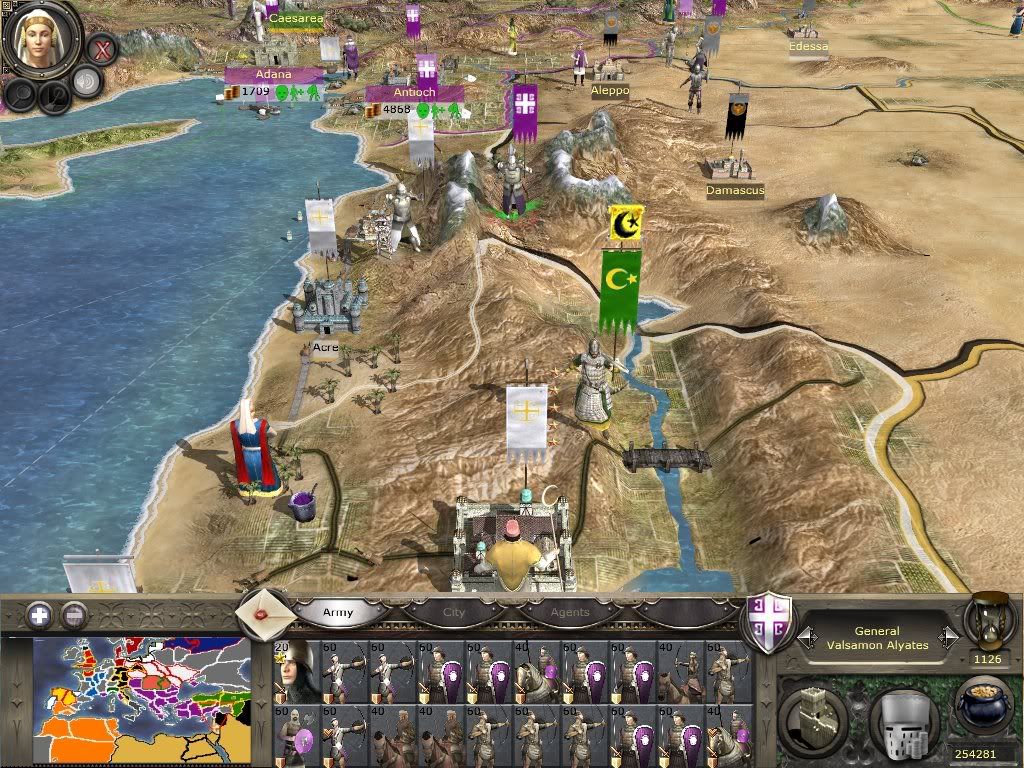The image size is (1024, 768).
Task: Open the faction shield overview
Action: pos(770,622)
